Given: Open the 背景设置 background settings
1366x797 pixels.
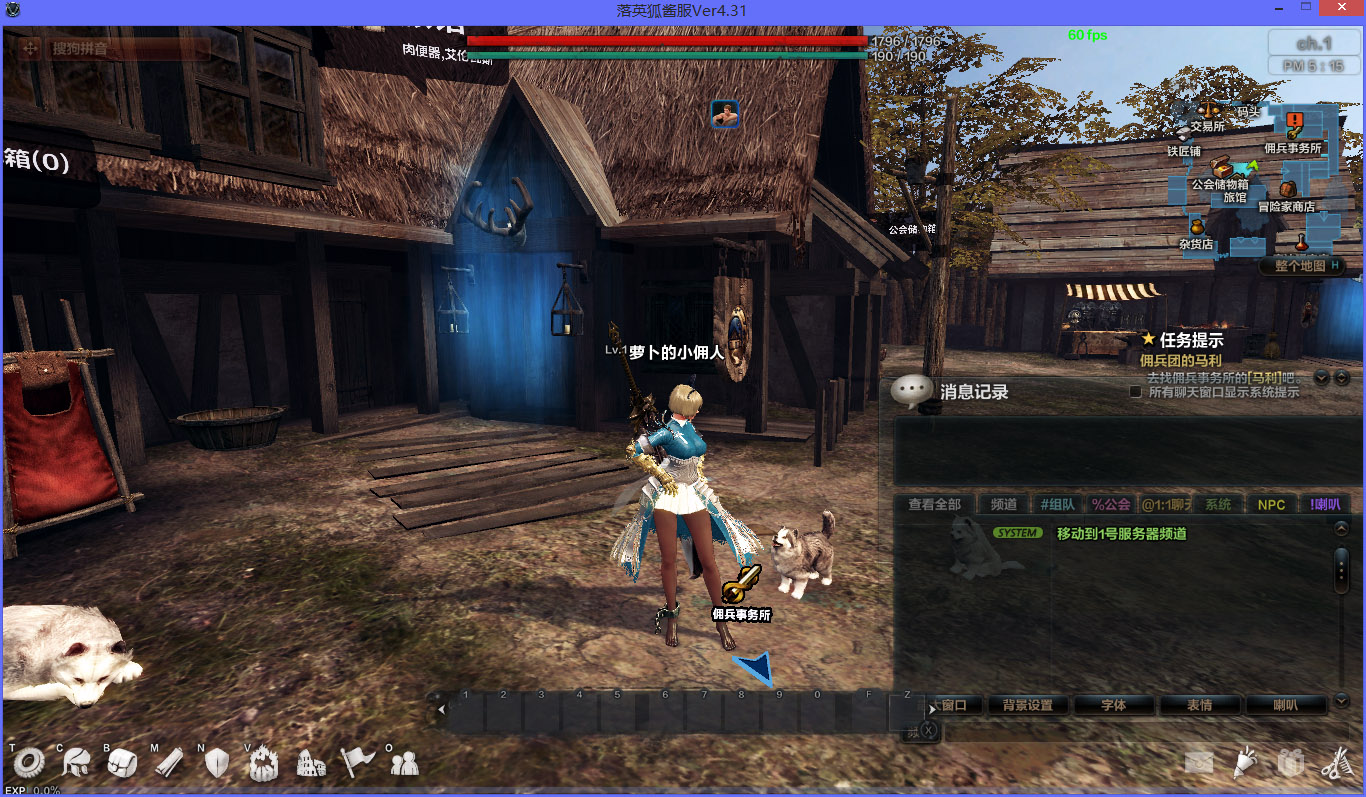Looking at the screenshot, I should click(x=1028, y=705).
